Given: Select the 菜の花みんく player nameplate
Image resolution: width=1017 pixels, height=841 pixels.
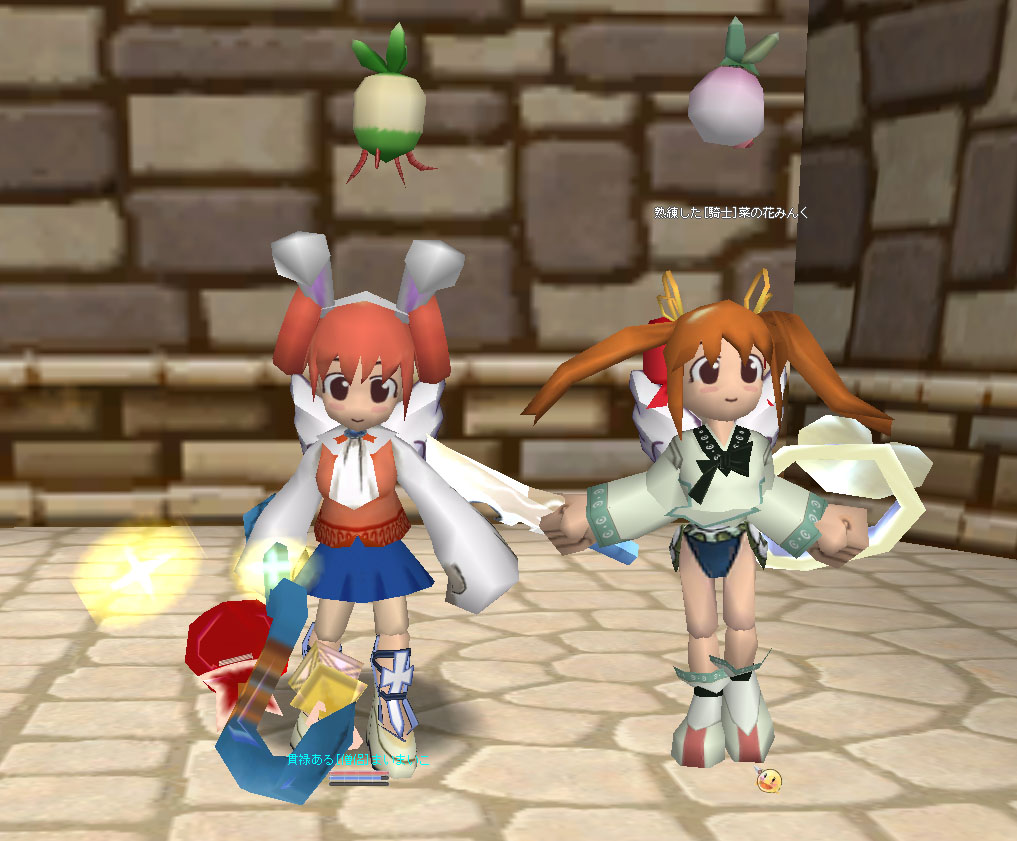Looking at the screenshot, I should (731, 212).
